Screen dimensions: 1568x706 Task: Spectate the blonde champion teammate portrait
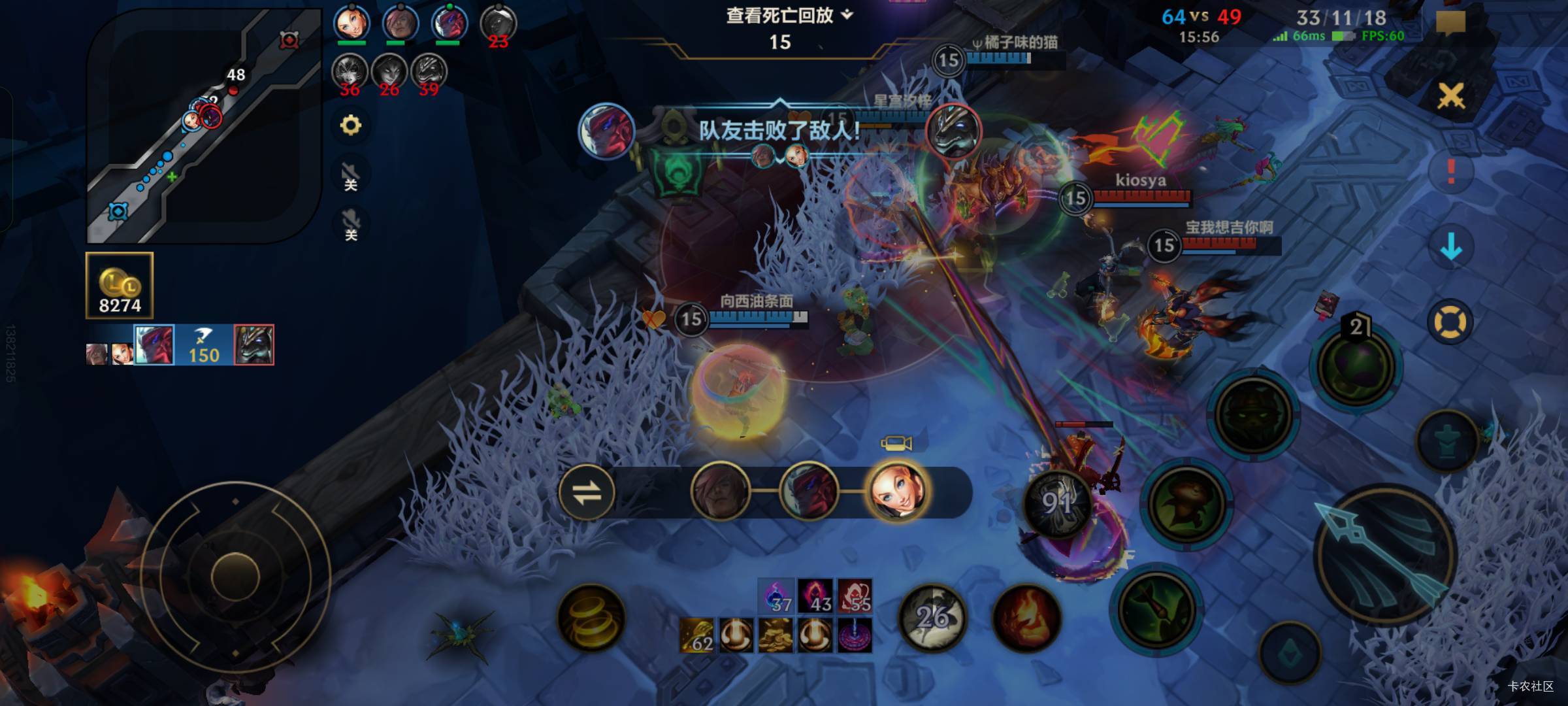[896, 493]
